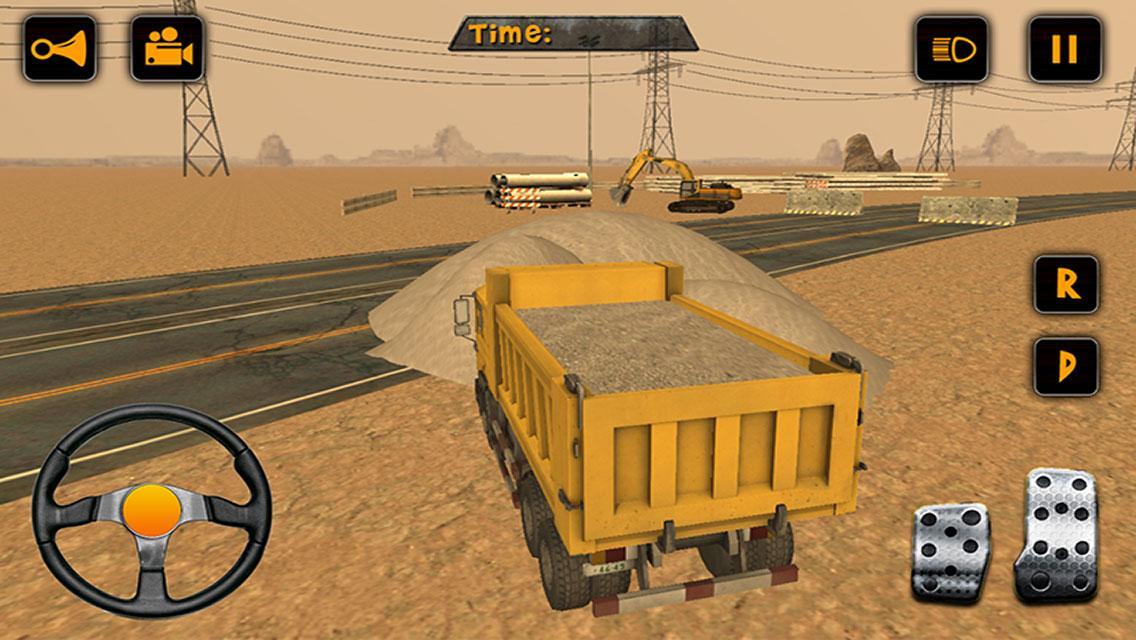Toggle the truck headlights
The width and height of the screenshot is (1136, 640).
(x=951, y=48)
